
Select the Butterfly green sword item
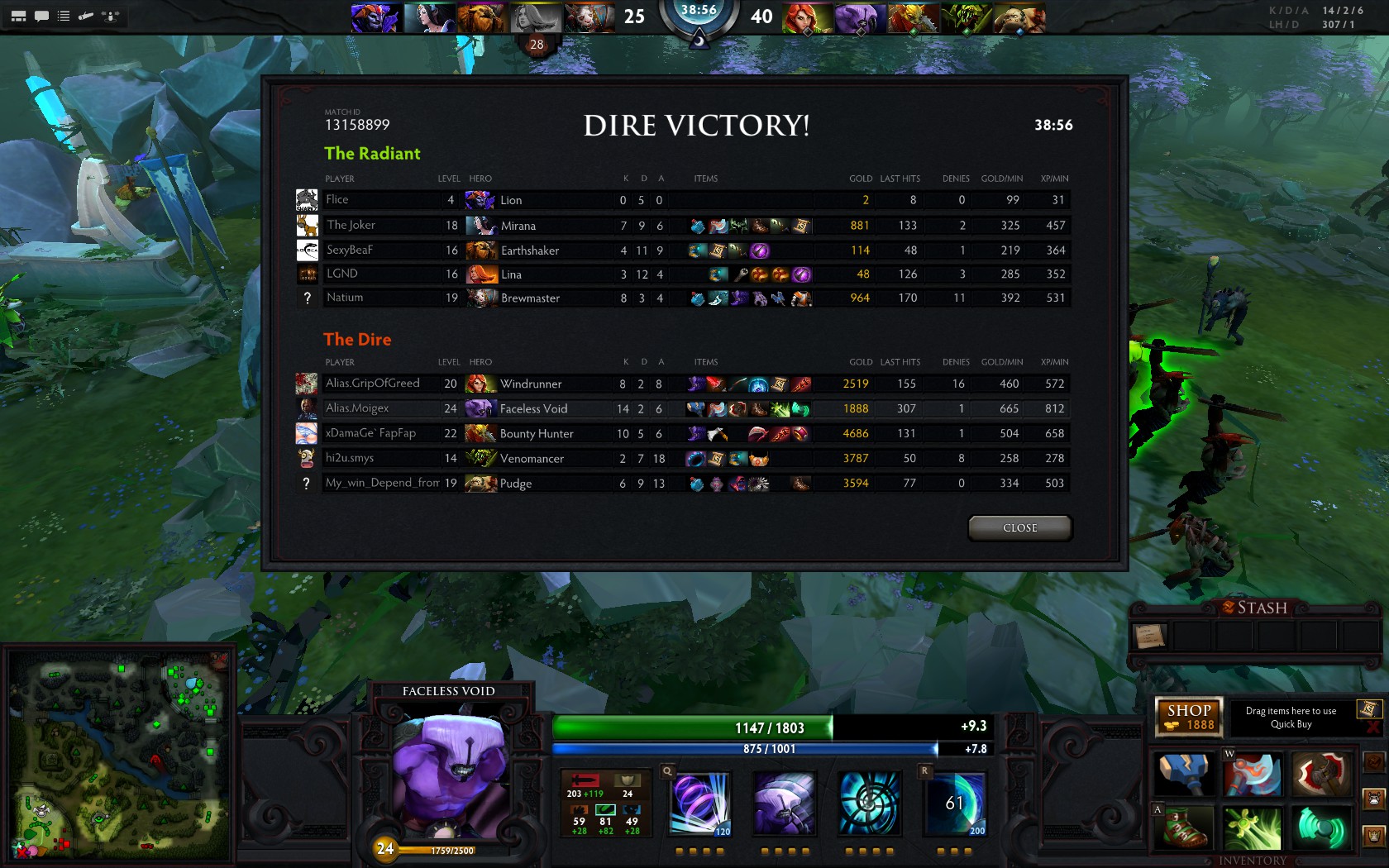point(1252,828)
